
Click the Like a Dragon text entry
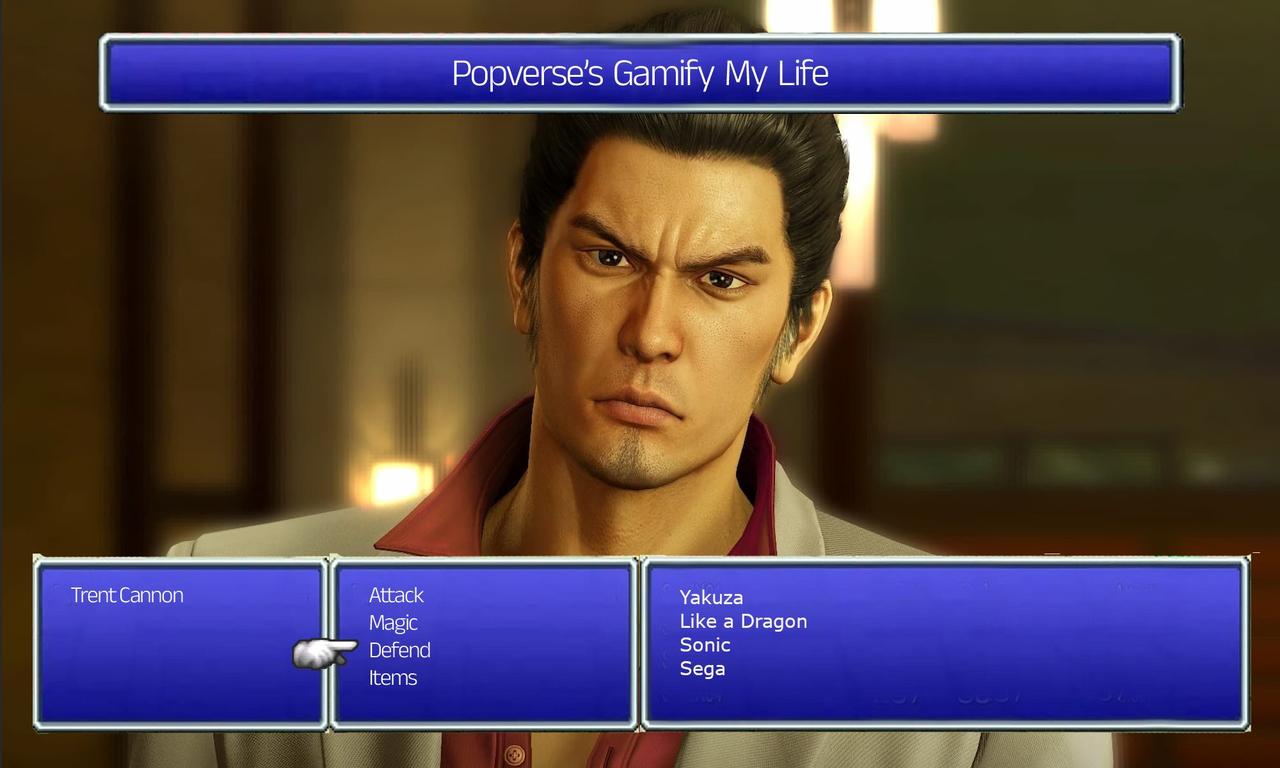tap(742, 621)
